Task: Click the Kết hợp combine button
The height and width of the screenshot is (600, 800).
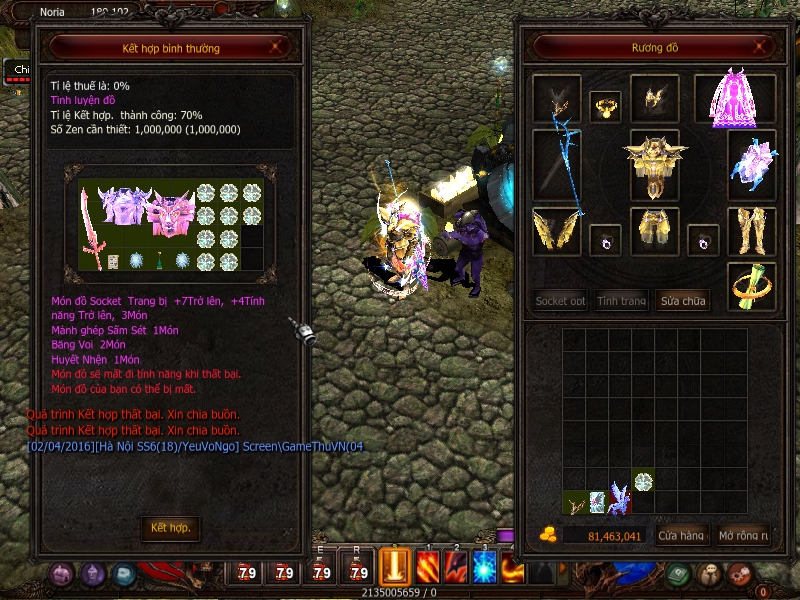Action: [170, 527]
